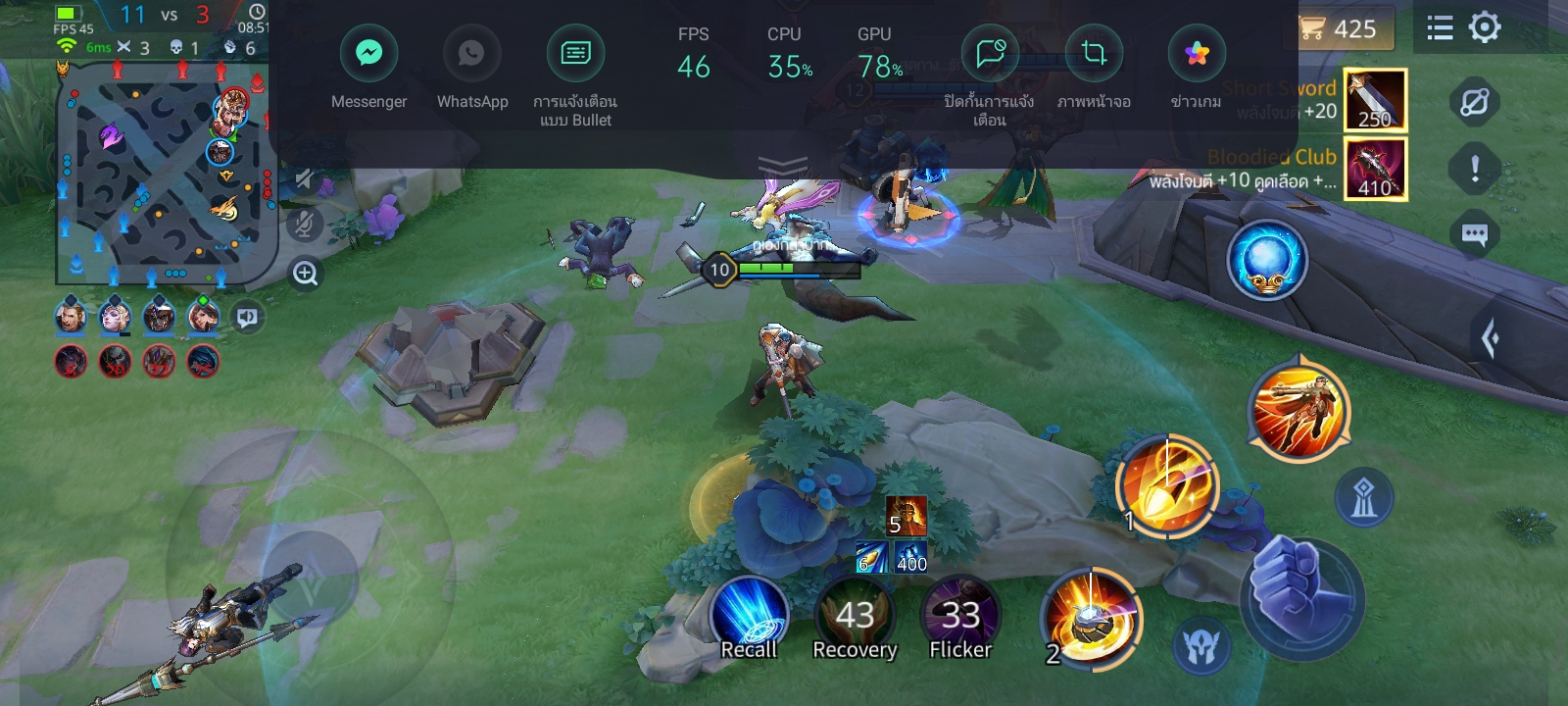The image size is (1568, 706).
Task: Activate the Recall spell
Action: [x=749, y=616]
